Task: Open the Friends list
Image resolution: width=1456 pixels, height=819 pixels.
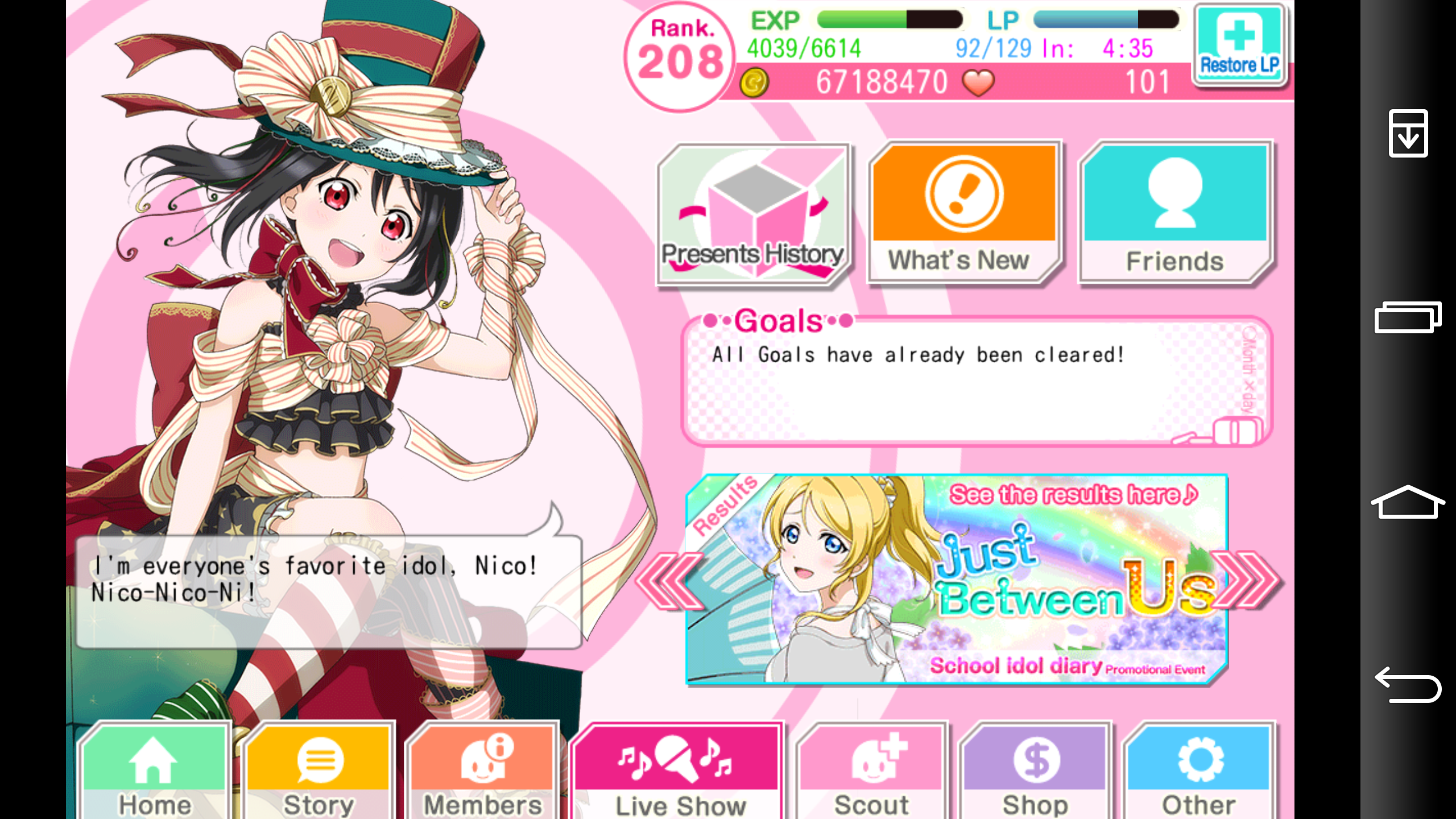Action: 1174,216
